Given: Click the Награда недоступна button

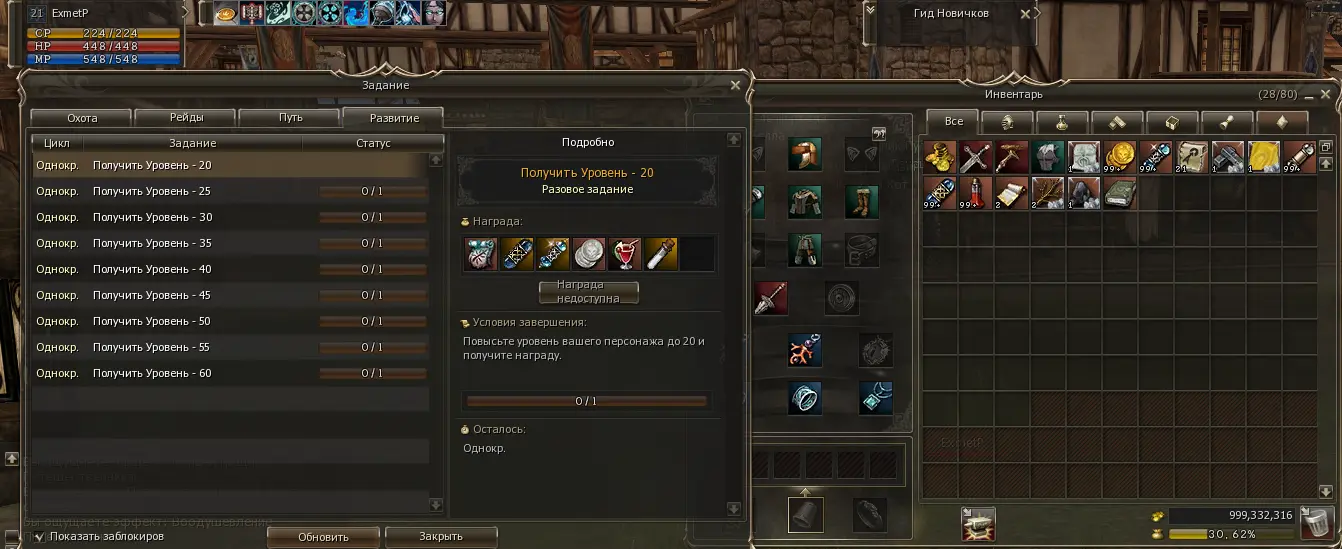Looking at the screenshot, I should click(588, 292).
